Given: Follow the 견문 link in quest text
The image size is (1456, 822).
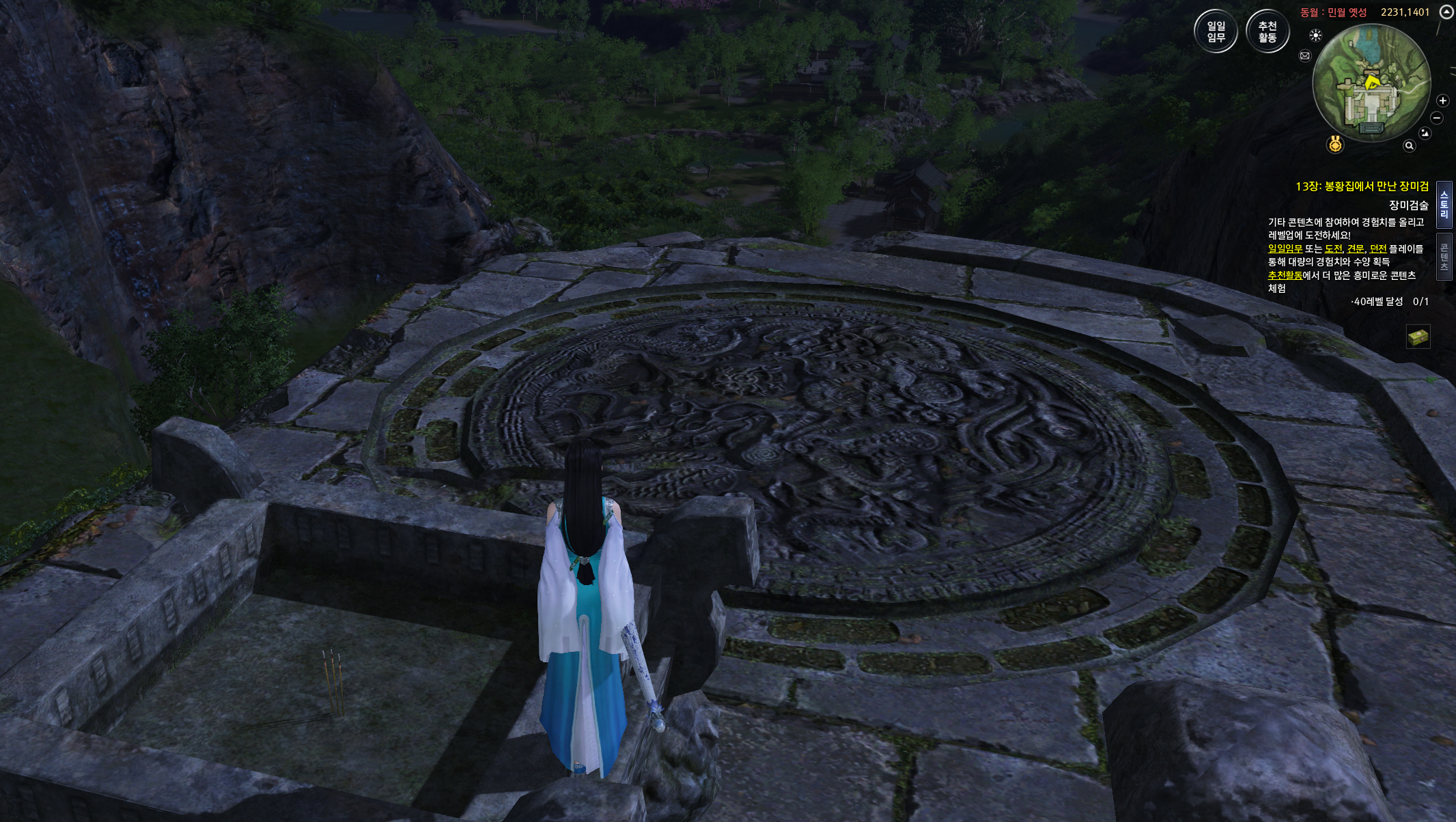Looking at the screenshot, I should pos(1355,249).
